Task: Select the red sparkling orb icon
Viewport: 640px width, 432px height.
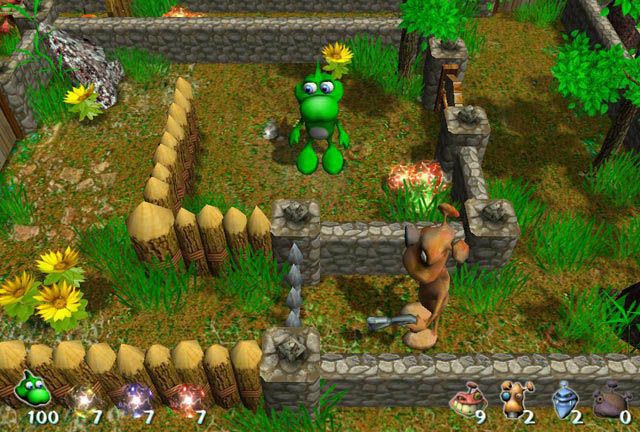Action: (184, 398)
